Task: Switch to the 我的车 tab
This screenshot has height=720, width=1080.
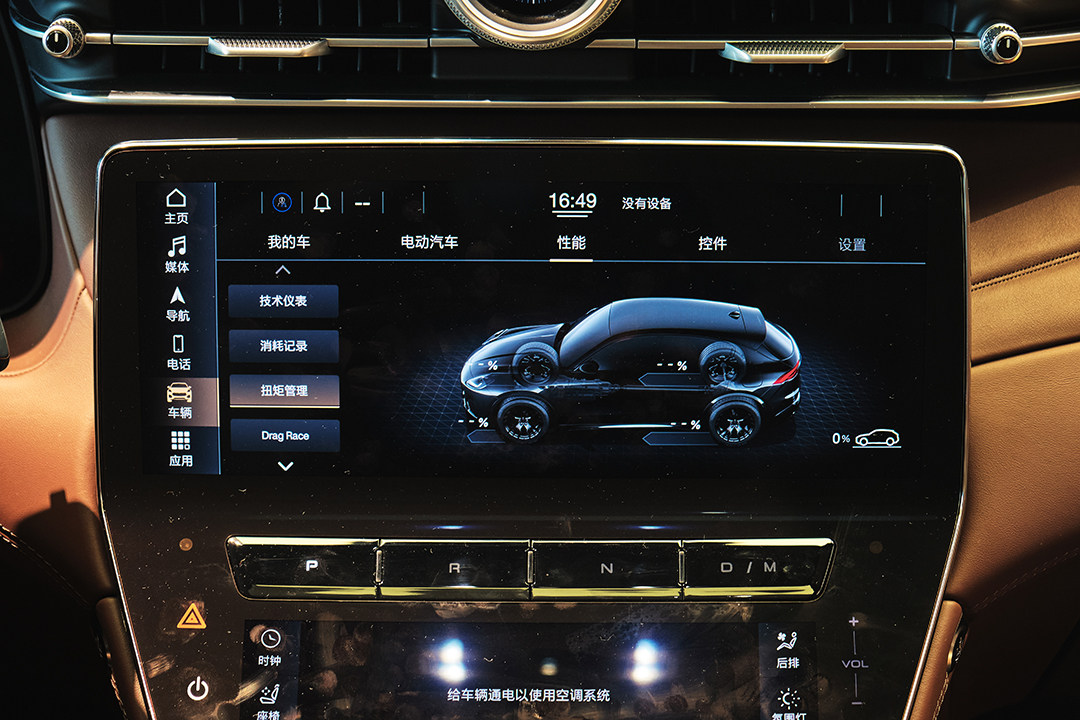Action: point(288,243)
